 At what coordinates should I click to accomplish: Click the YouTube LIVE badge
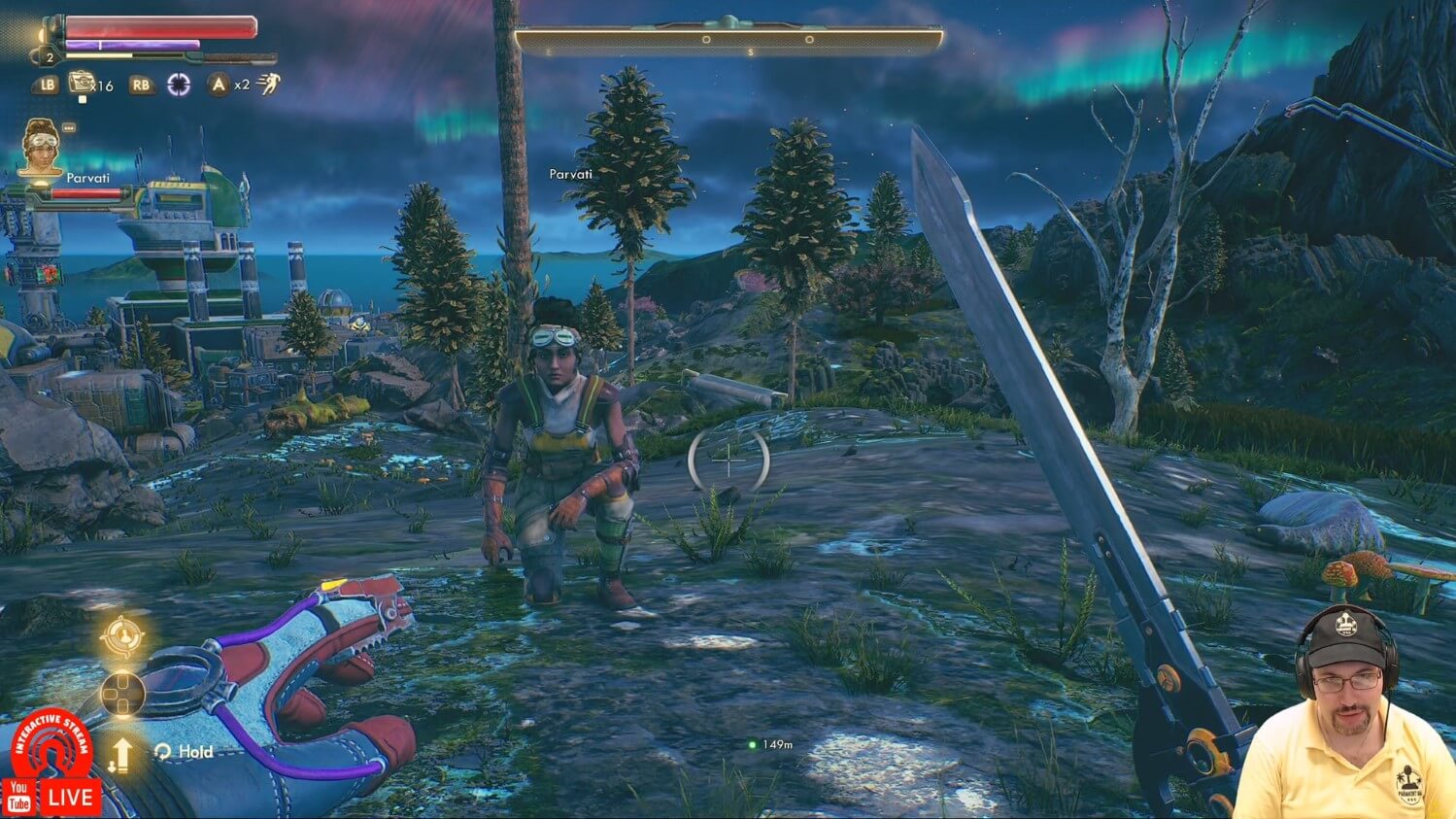pyautogui.click(x=51, y=798)
